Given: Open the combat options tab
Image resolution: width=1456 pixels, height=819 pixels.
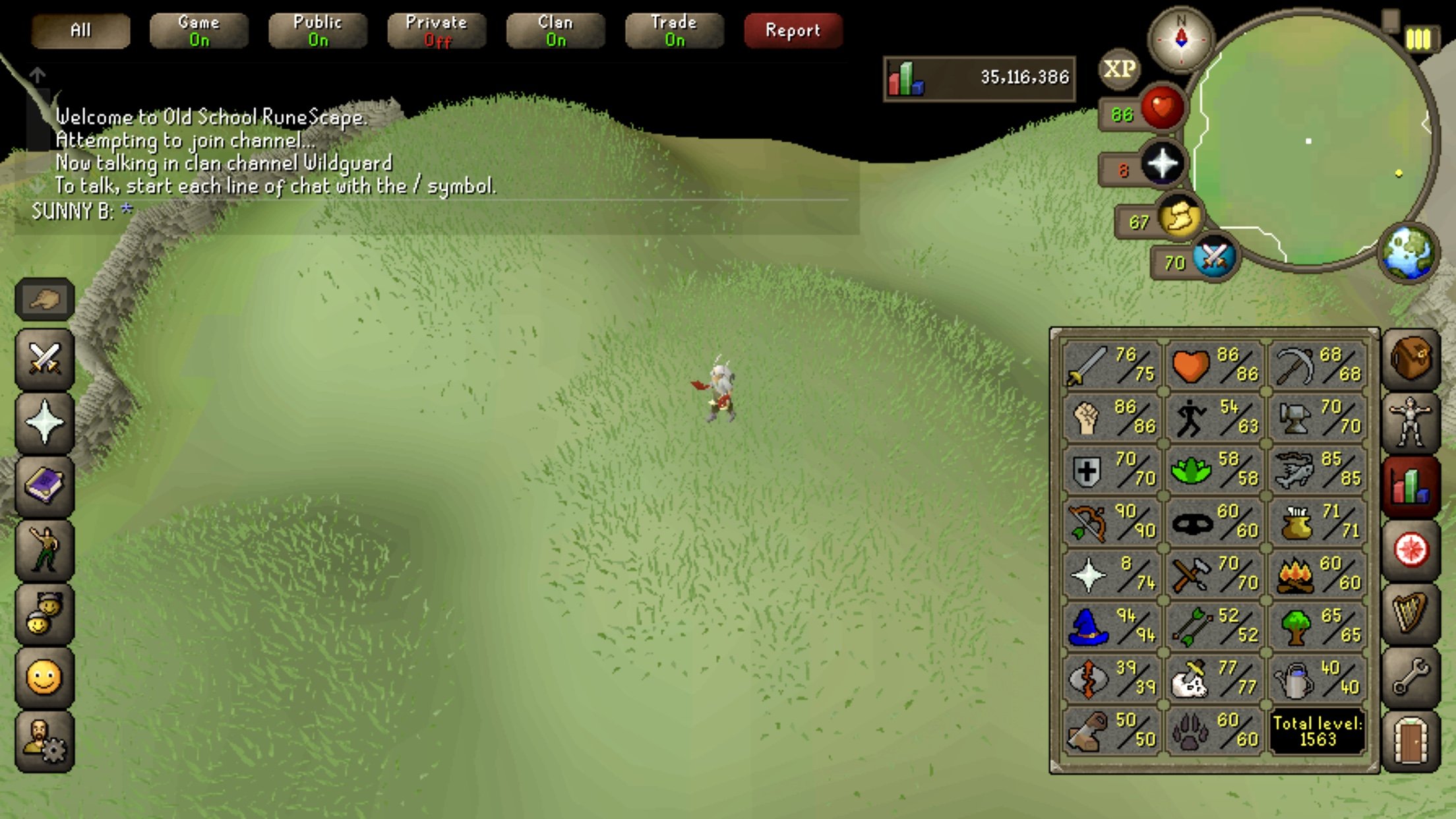Looking at the screenshot, I should pyautogui.click(x=44, y=359).
